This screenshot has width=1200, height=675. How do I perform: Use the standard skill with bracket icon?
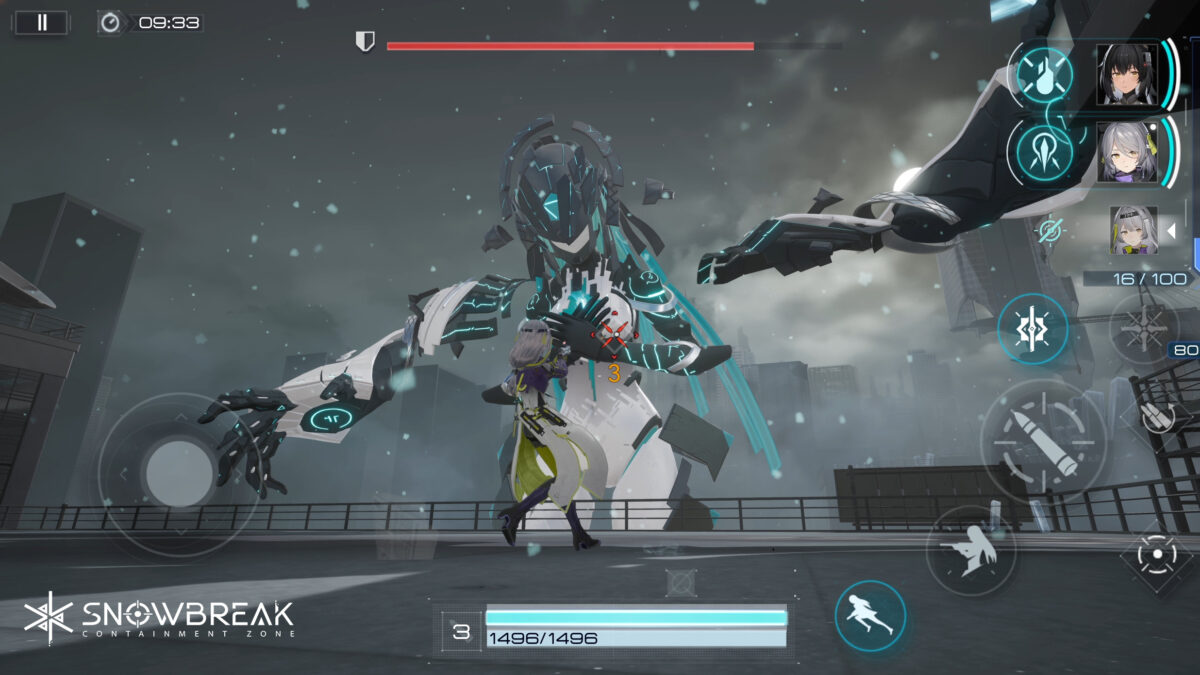click(x=1032, y=329)
